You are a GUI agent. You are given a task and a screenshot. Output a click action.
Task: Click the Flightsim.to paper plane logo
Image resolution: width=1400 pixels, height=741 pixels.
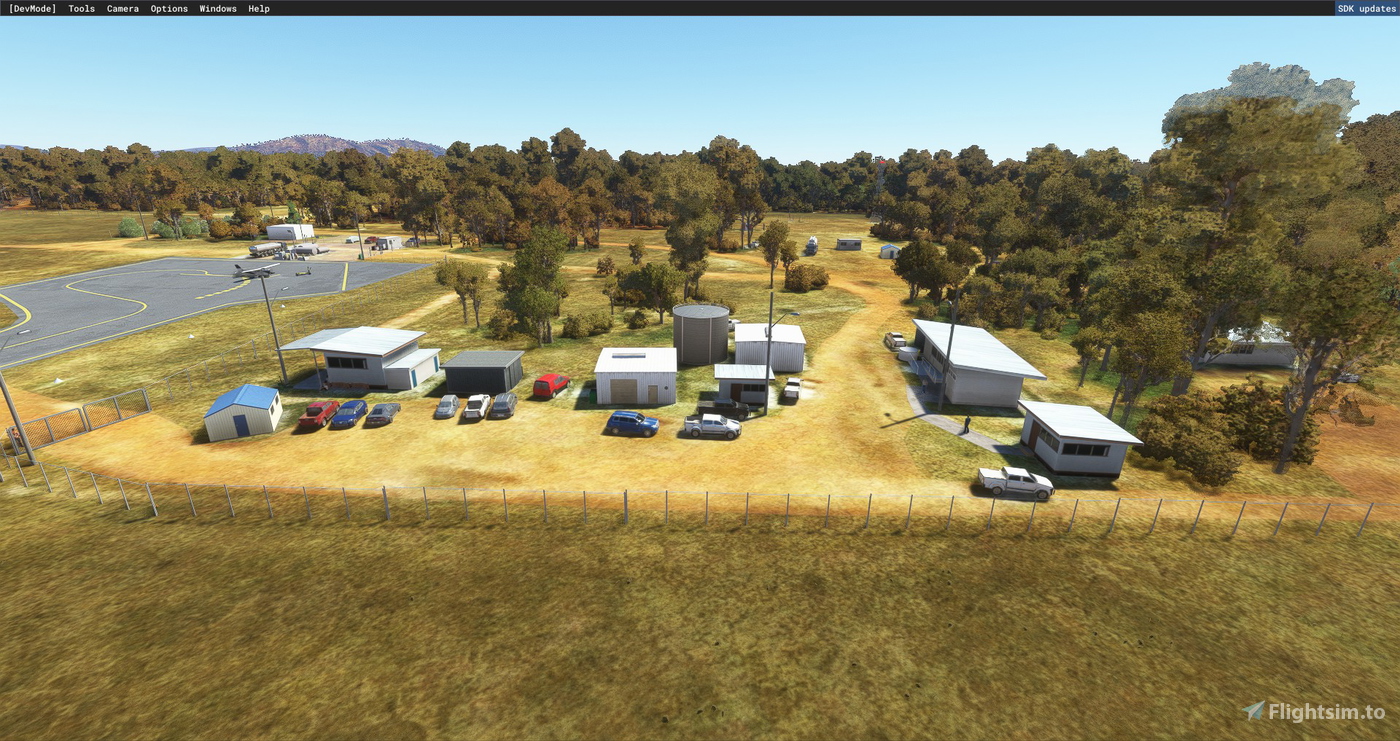1253,712
